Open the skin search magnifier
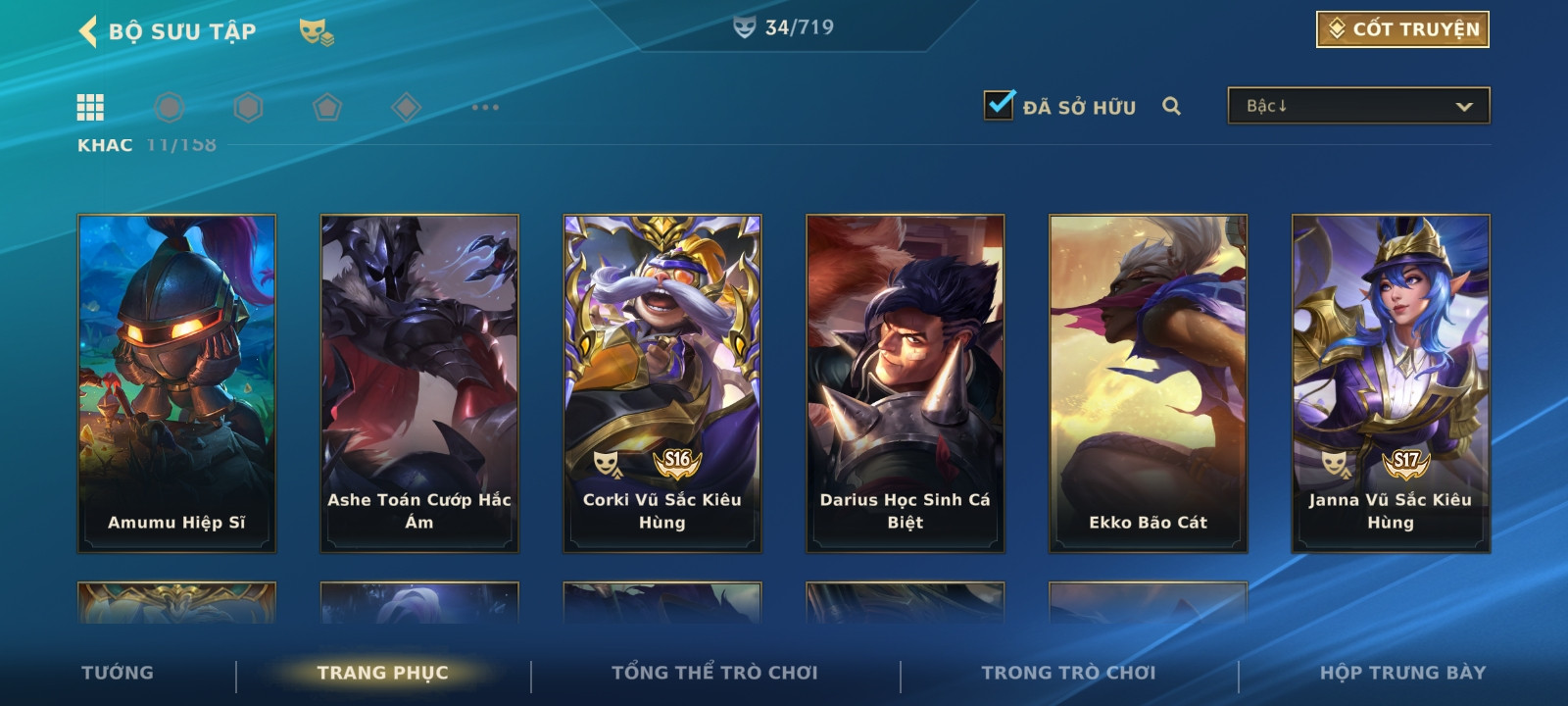This screenshot has width=1568, height=706. point(1171,106)
